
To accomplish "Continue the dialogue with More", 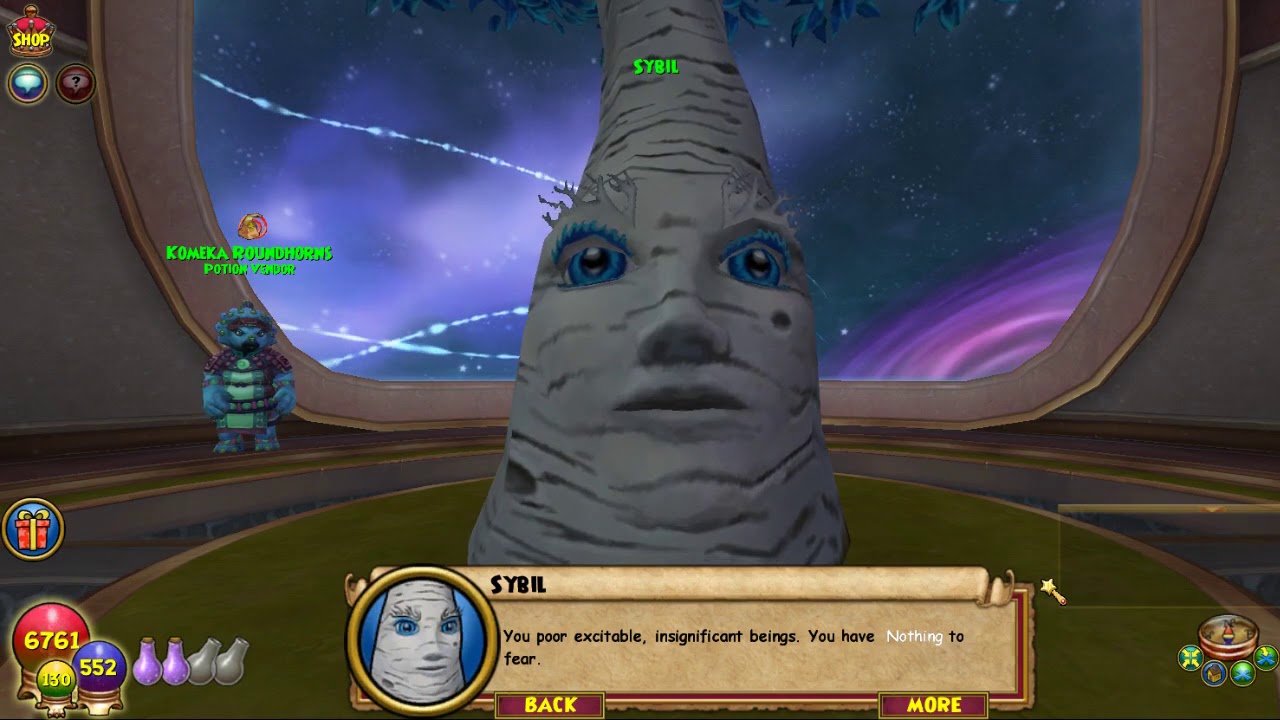I will pyautogui.click(x=934, y=705).
